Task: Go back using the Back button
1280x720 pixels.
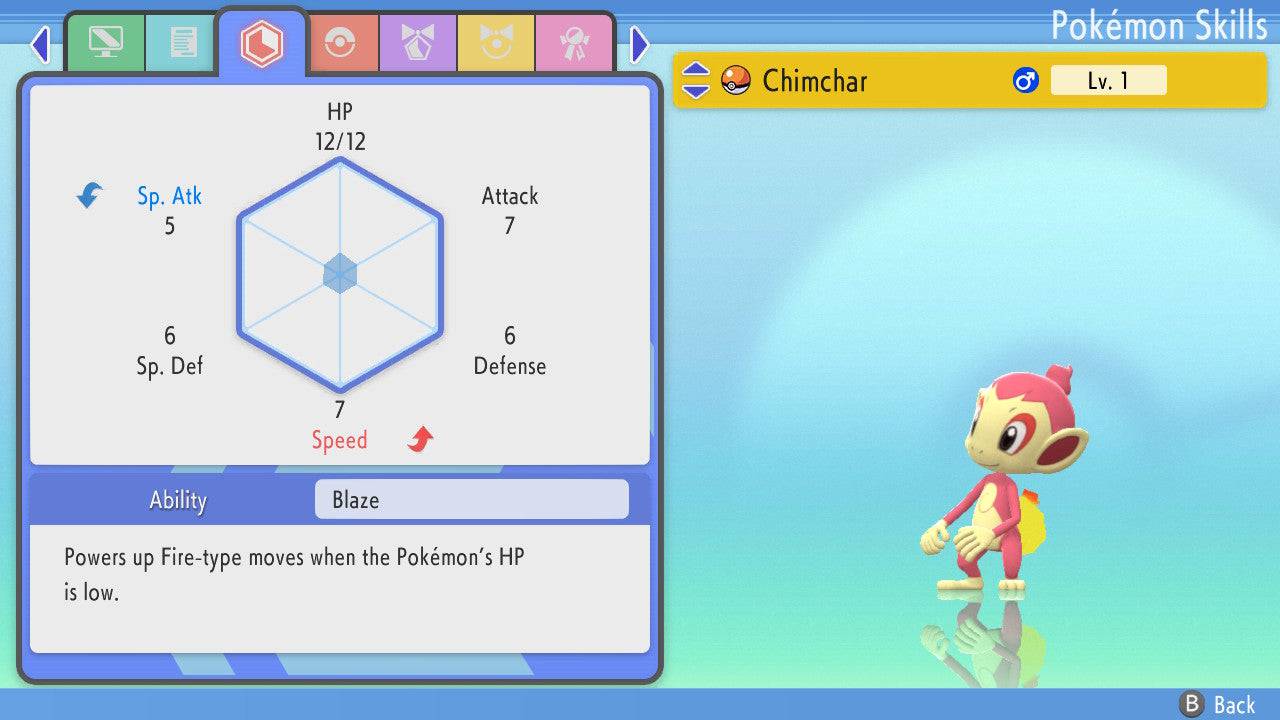Action: (x=1217, y=705)
